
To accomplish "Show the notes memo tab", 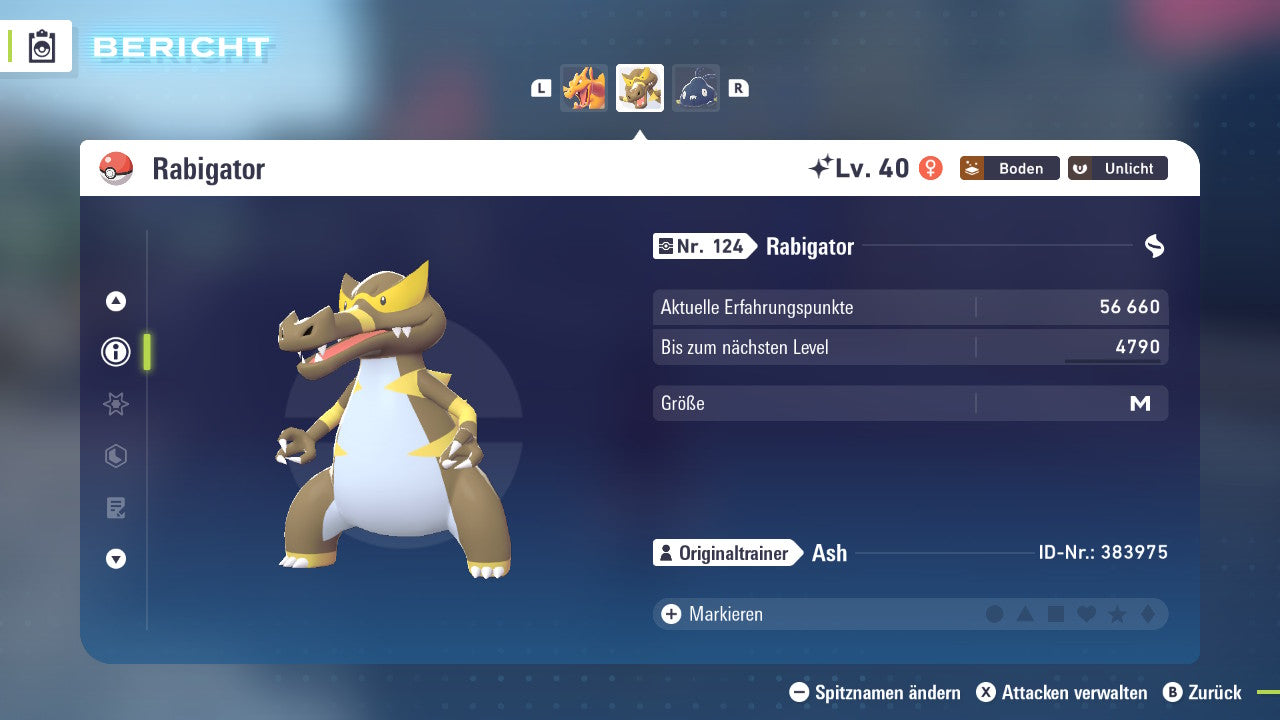I will pos(116,508).
